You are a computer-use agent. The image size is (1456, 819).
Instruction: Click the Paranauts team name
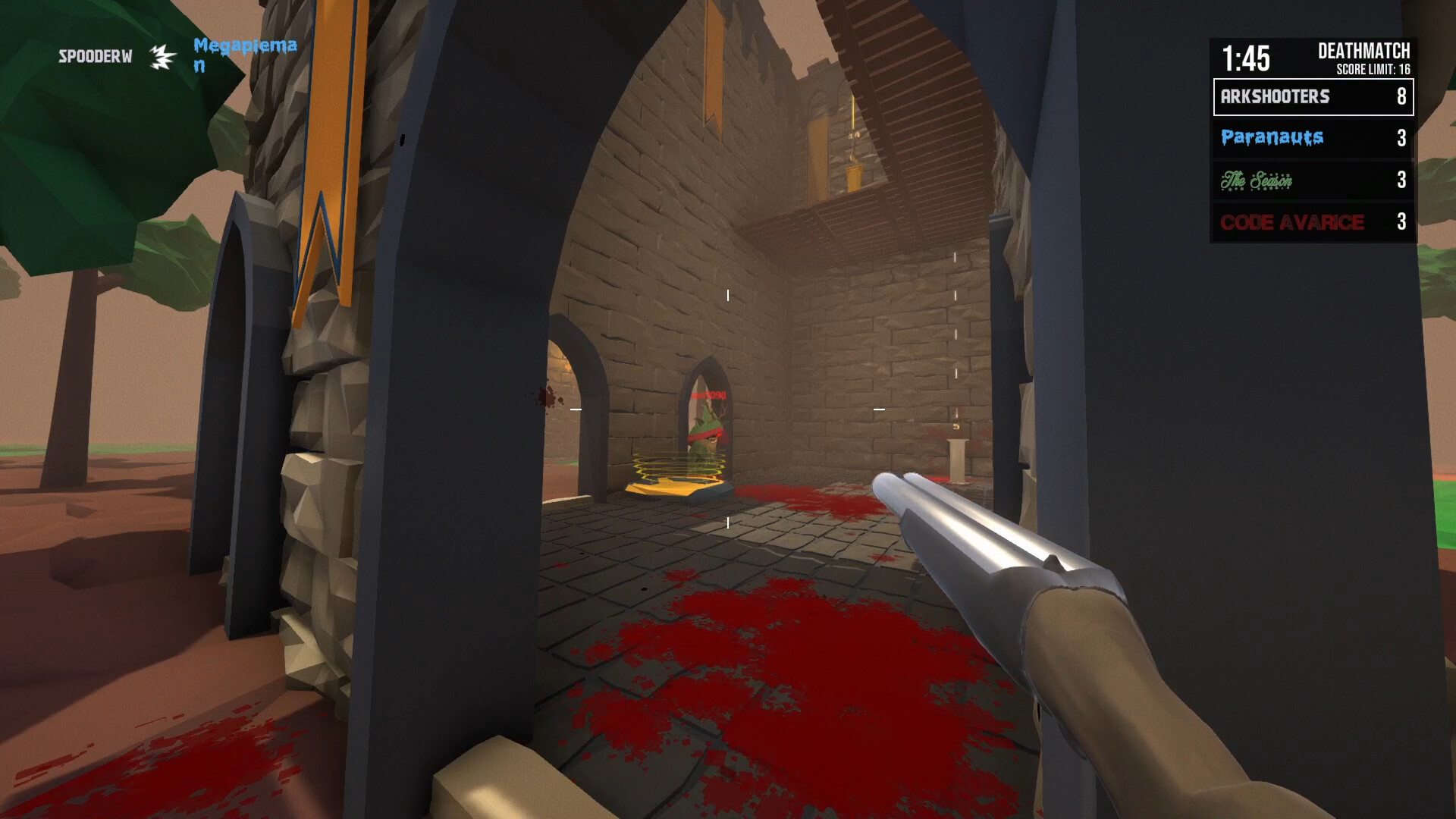tap(1270, 138)
